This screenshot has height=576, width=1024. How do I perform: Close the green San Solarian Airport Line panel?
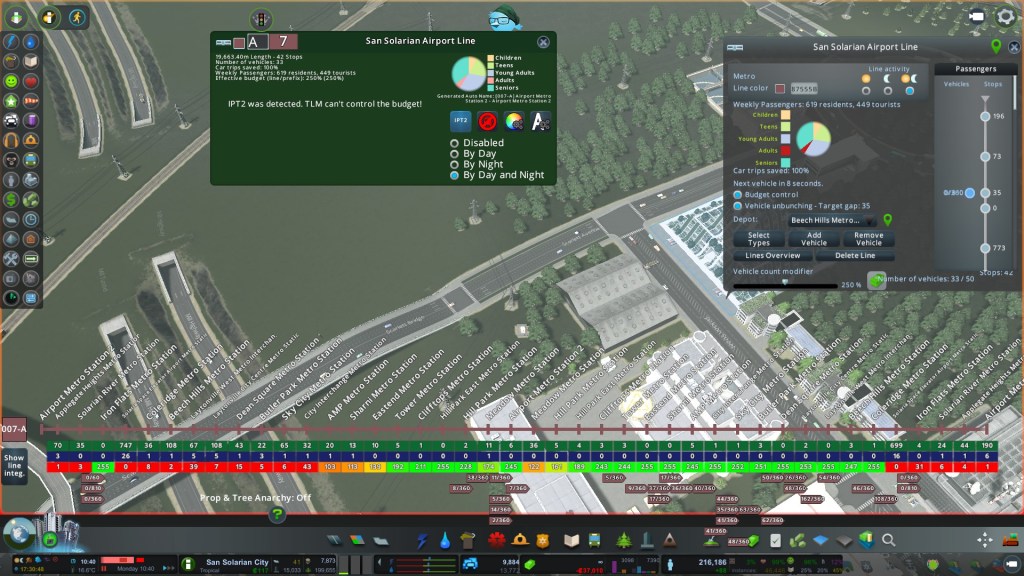(543, 42)
